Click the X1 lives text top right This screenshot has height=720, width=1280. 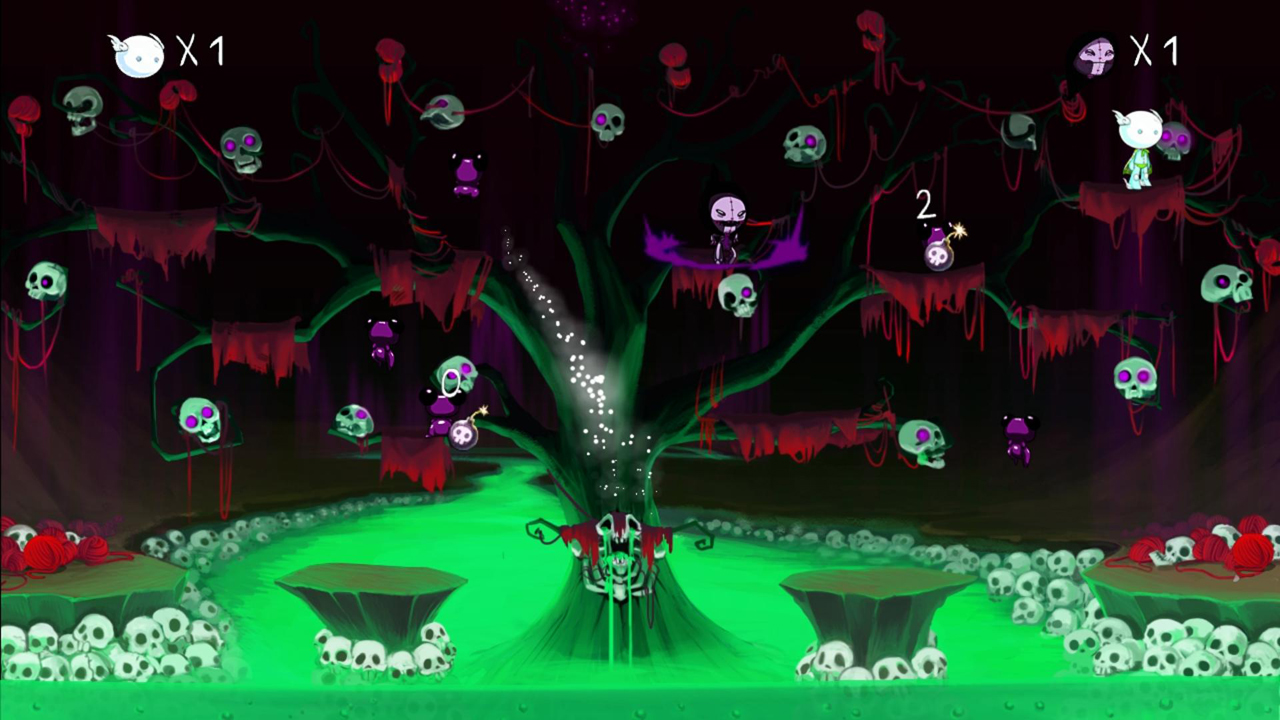tap(1157, 50)
